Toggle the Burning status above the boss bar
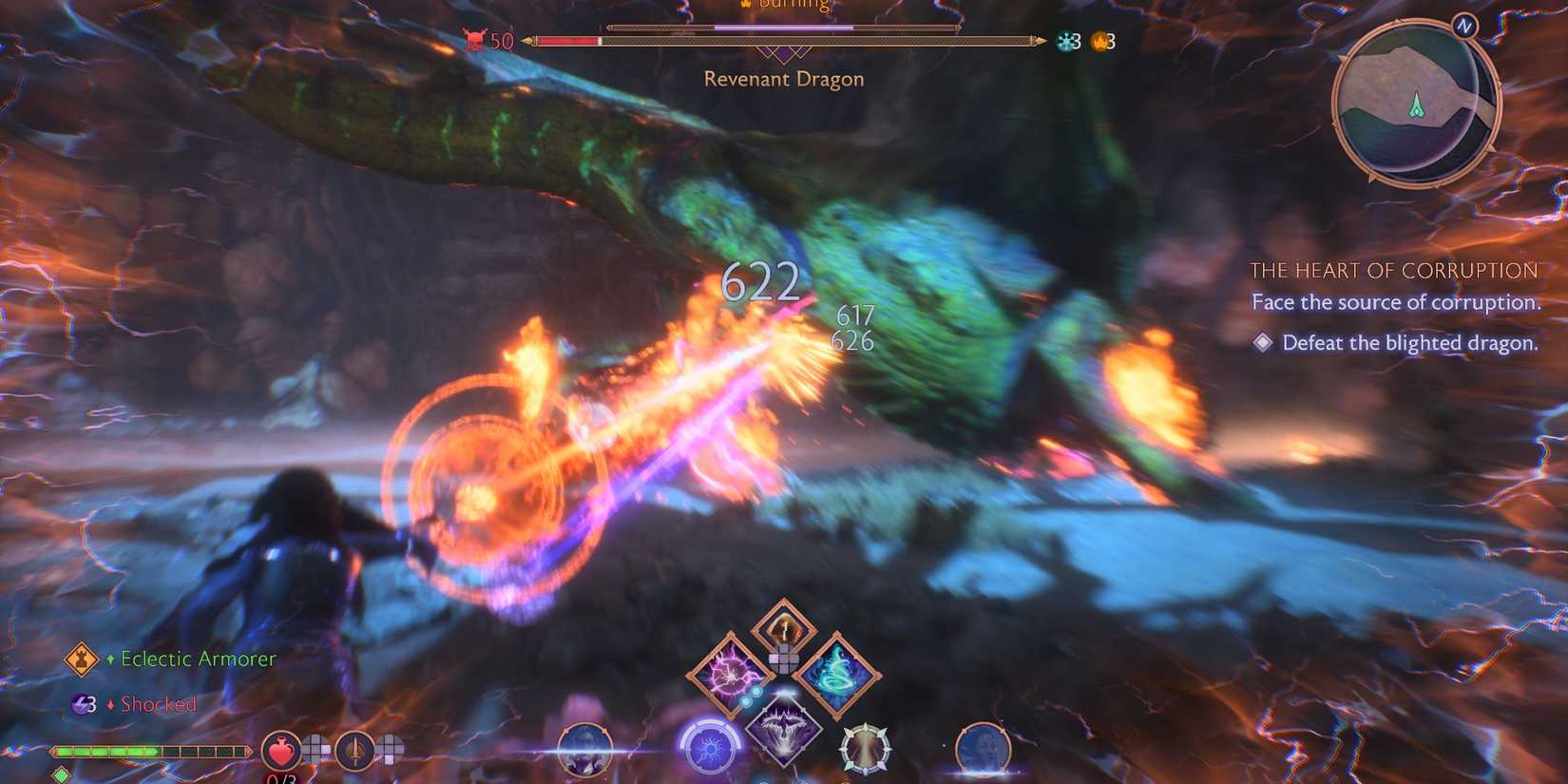This screenshot has height=784, width=1568. click(x=786, y=6)
